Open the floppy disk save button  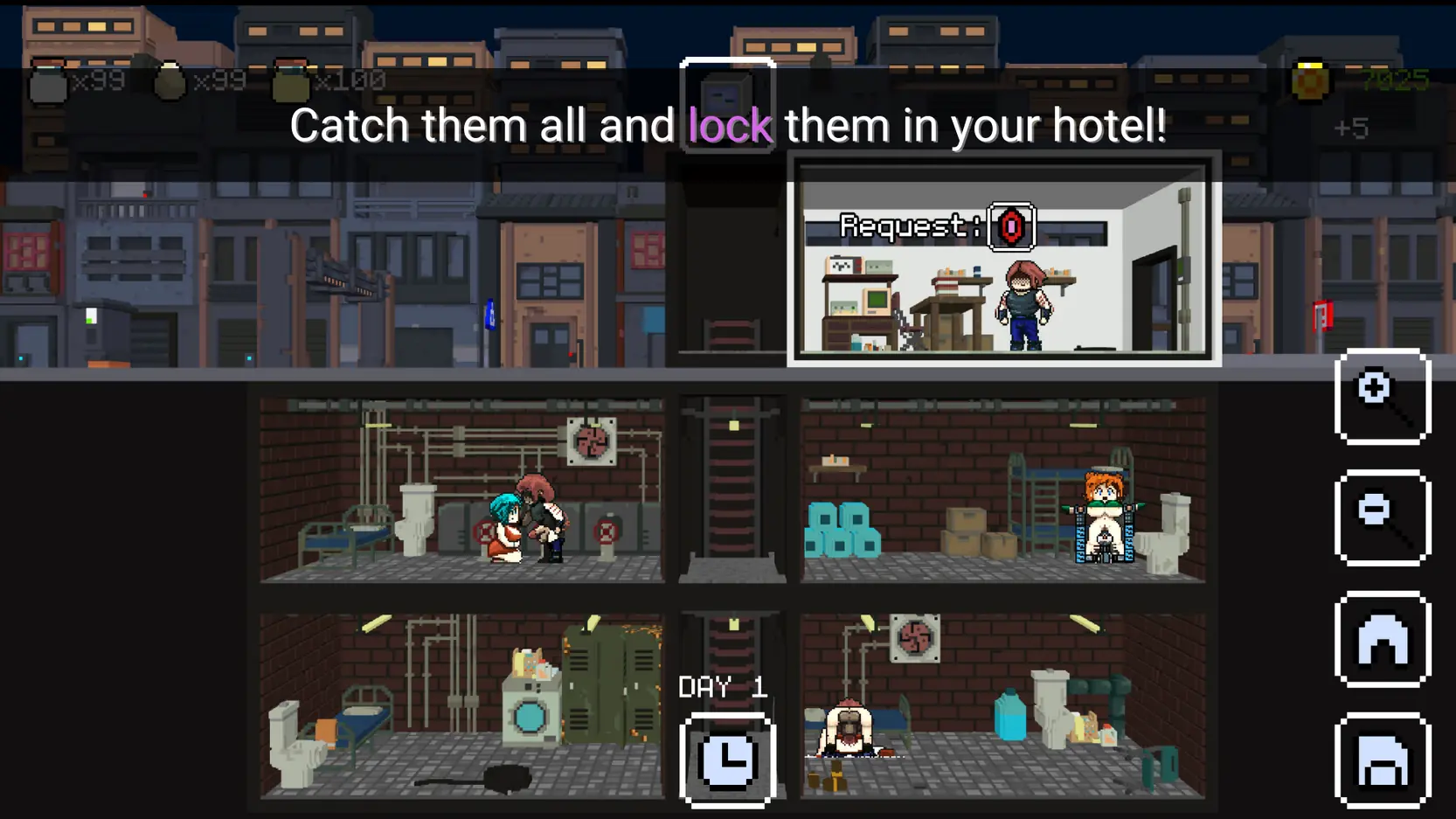click(x=1382, y=760)
